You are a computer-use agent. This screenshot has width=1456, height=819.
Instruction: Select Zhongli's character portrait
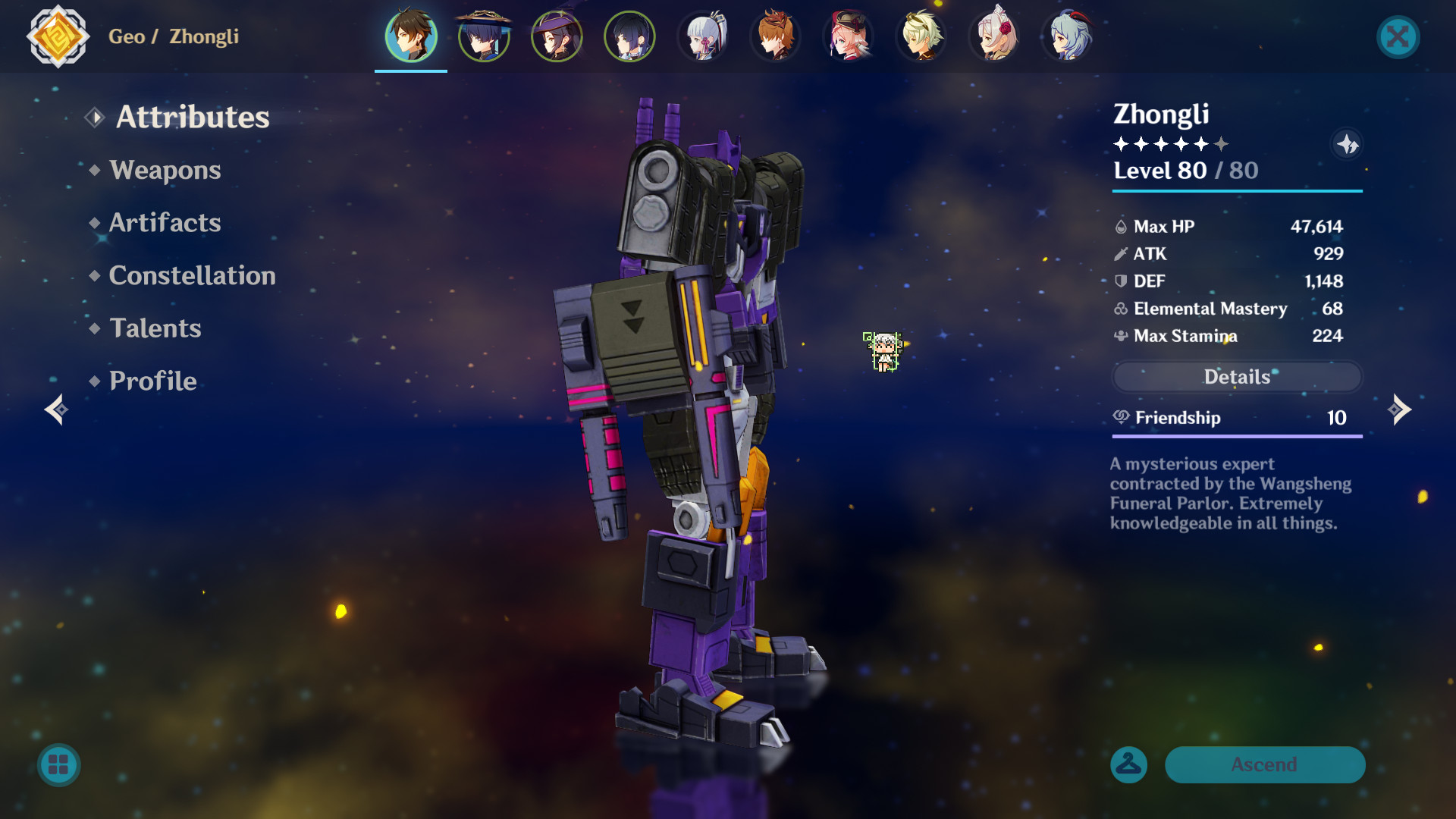[x=410, y=37]
